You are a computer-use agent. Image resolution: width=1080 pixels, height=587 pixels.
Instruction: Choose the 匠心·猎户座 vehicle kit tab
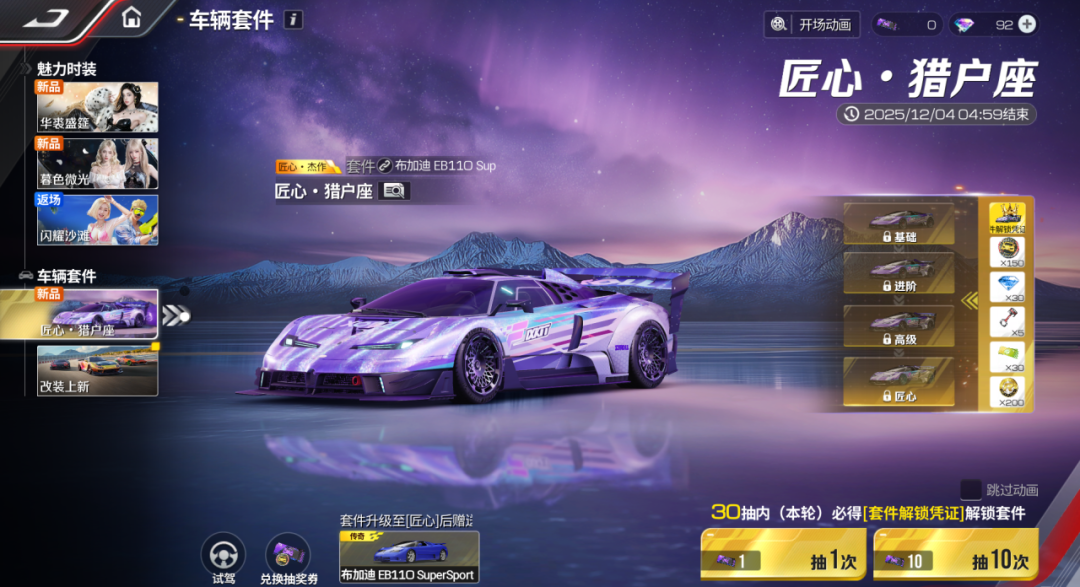(97, 314)
